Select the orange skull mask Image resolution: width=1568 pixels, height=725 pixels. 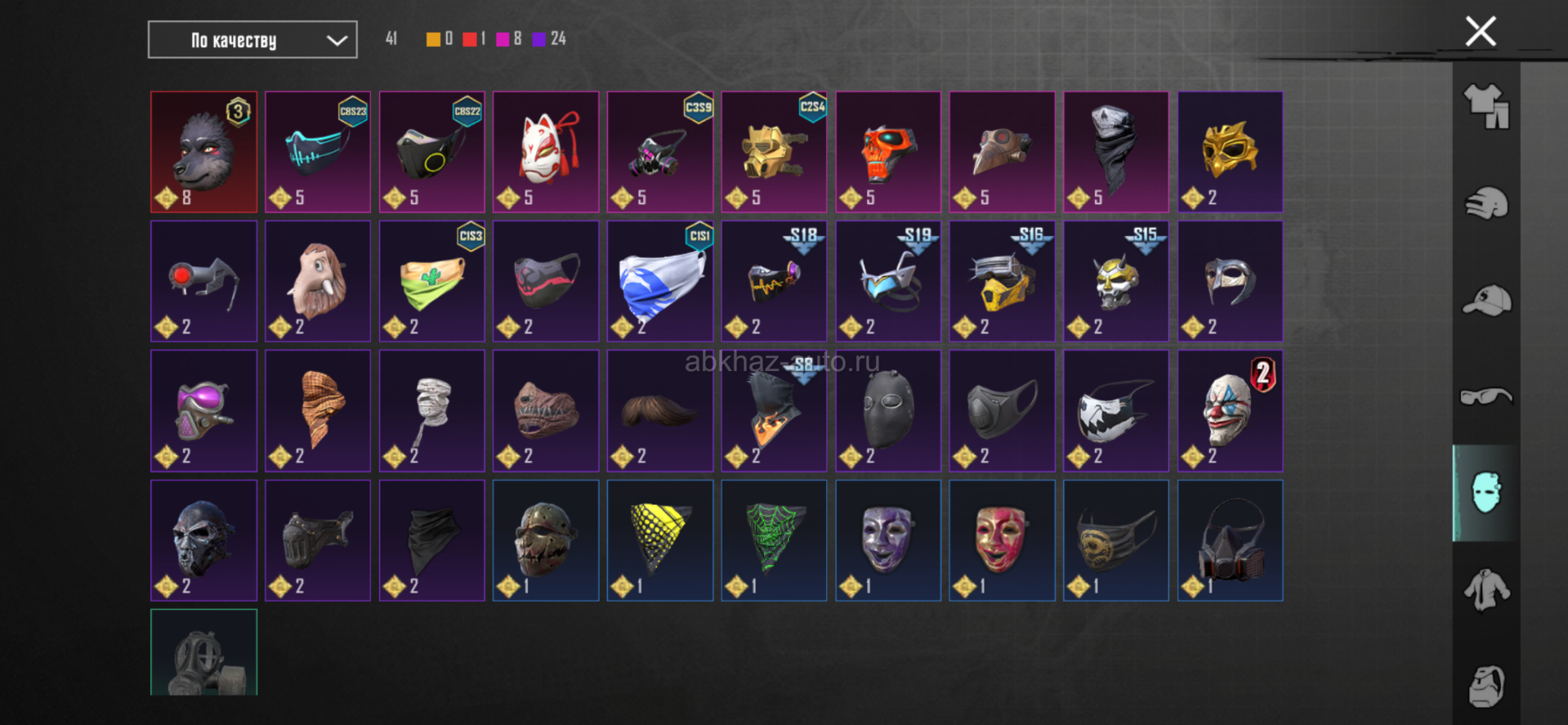[887, 152]
